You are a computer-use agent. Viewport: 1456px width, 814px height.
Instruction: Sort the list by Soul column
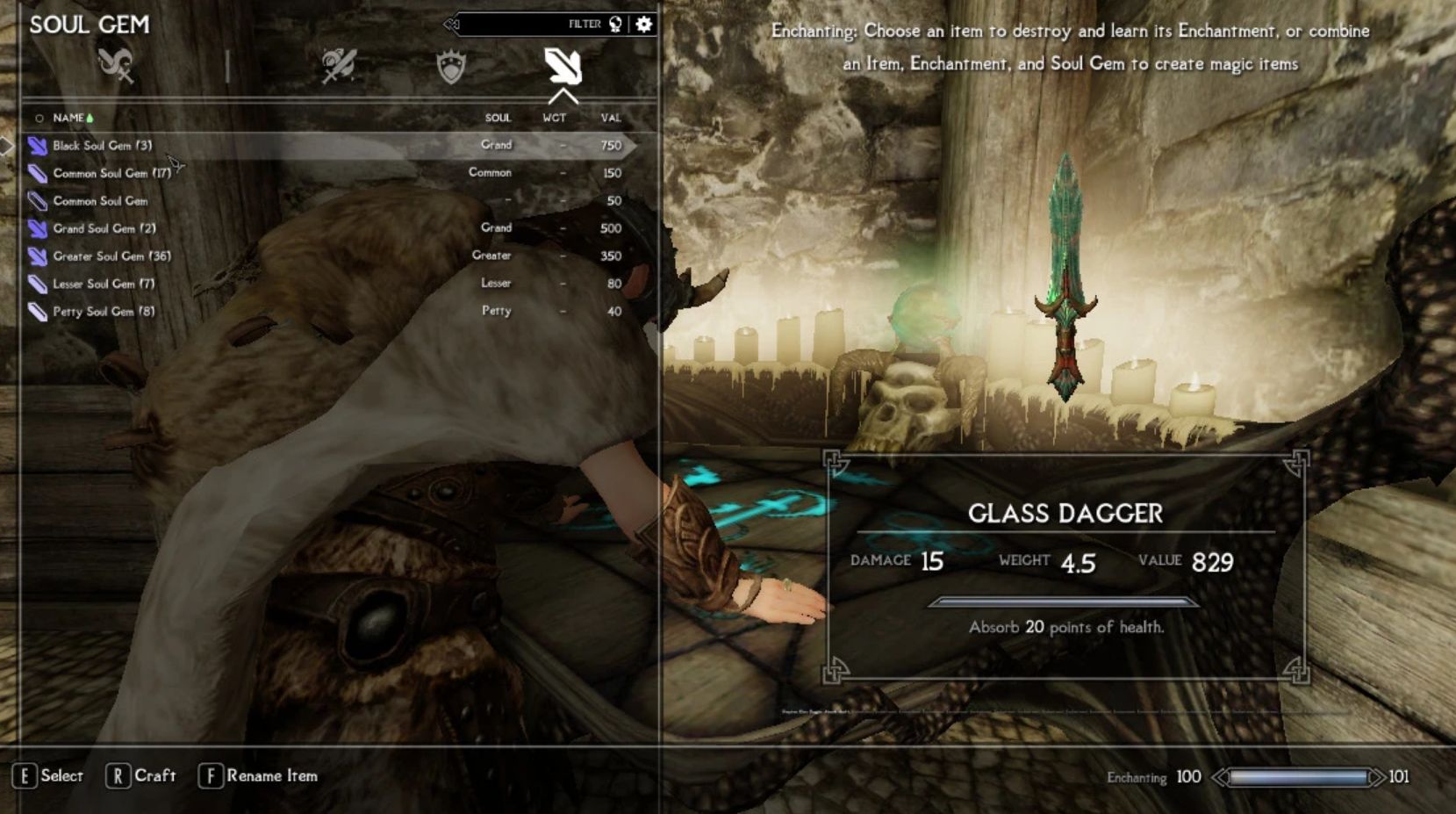tap(498, 118)
